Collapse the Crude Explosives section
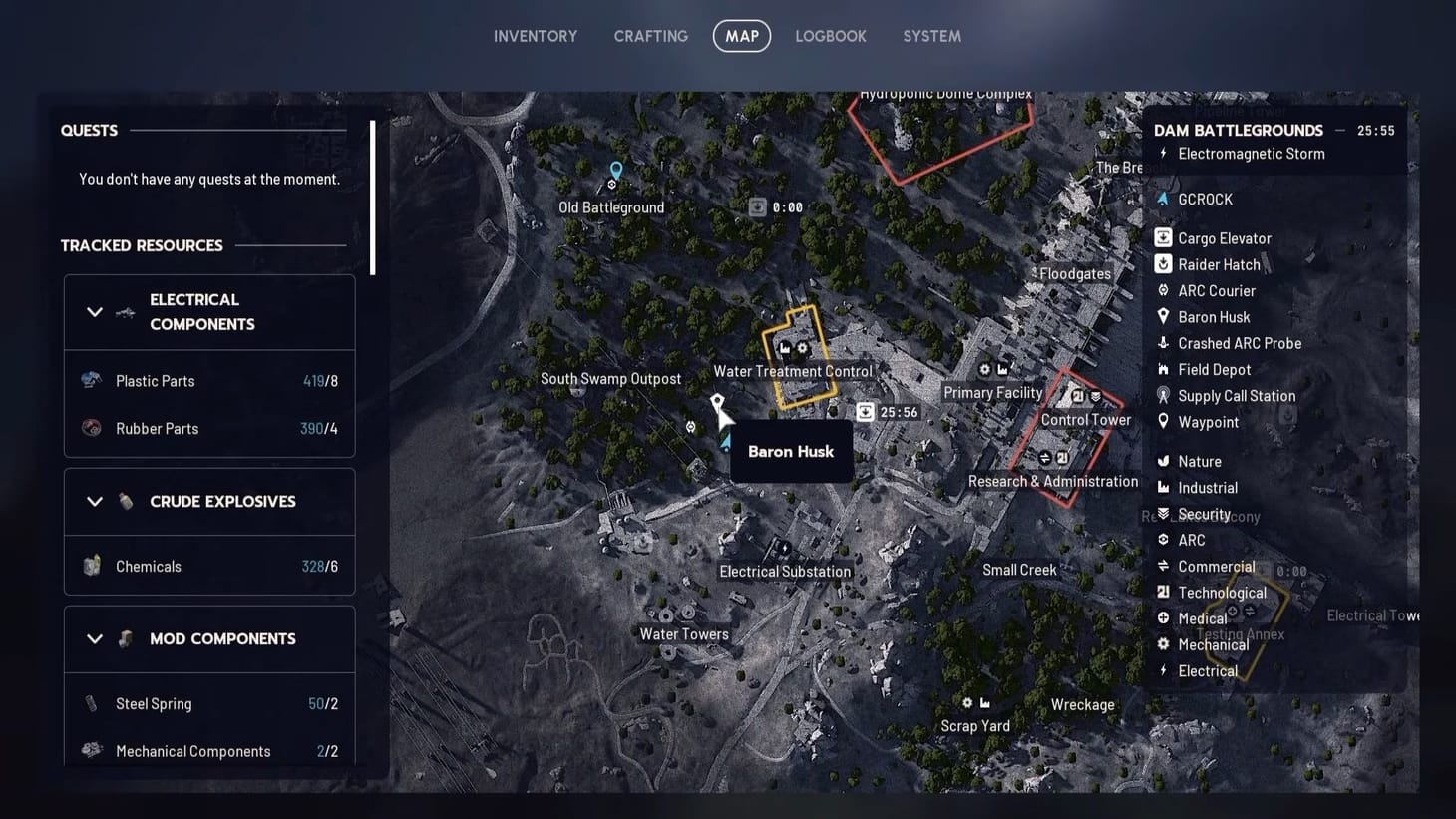Image resolution: width=1456 pixels, height=819 pixels. click(95, 501)
